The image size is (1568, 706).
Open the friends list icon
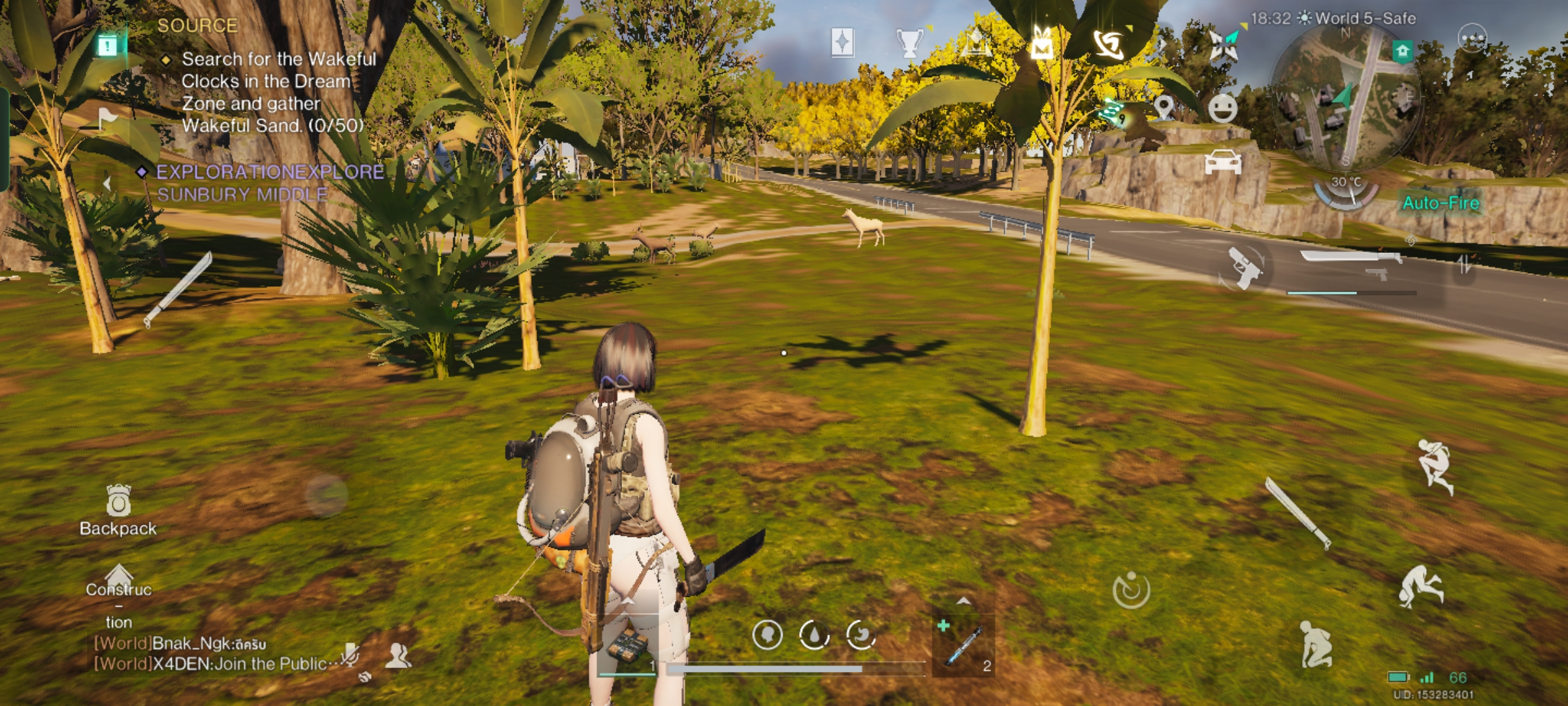point(397,655)
